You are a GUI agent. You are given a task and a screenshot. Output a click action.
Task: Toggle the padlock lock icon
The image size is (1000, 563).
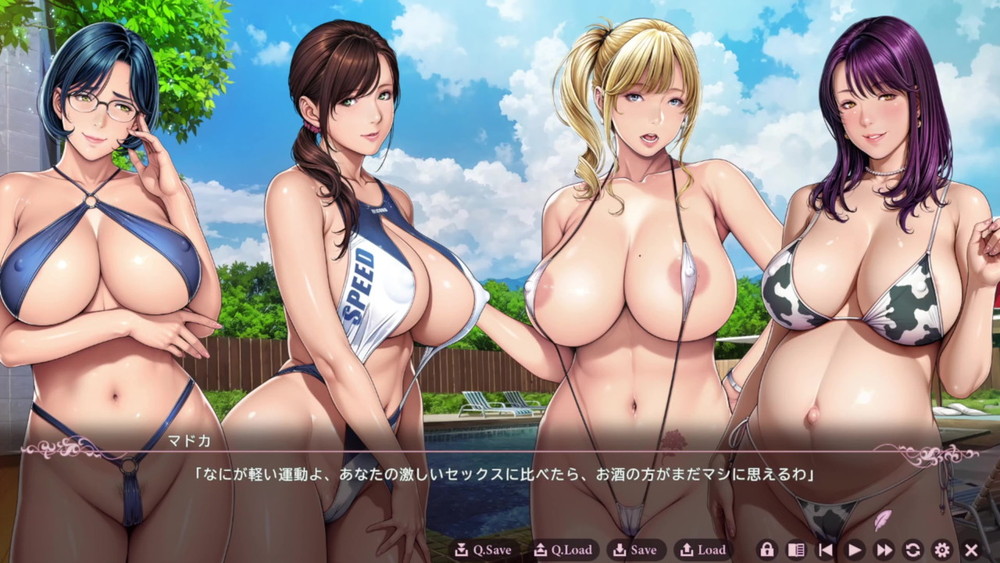click(x=767, y=549)
